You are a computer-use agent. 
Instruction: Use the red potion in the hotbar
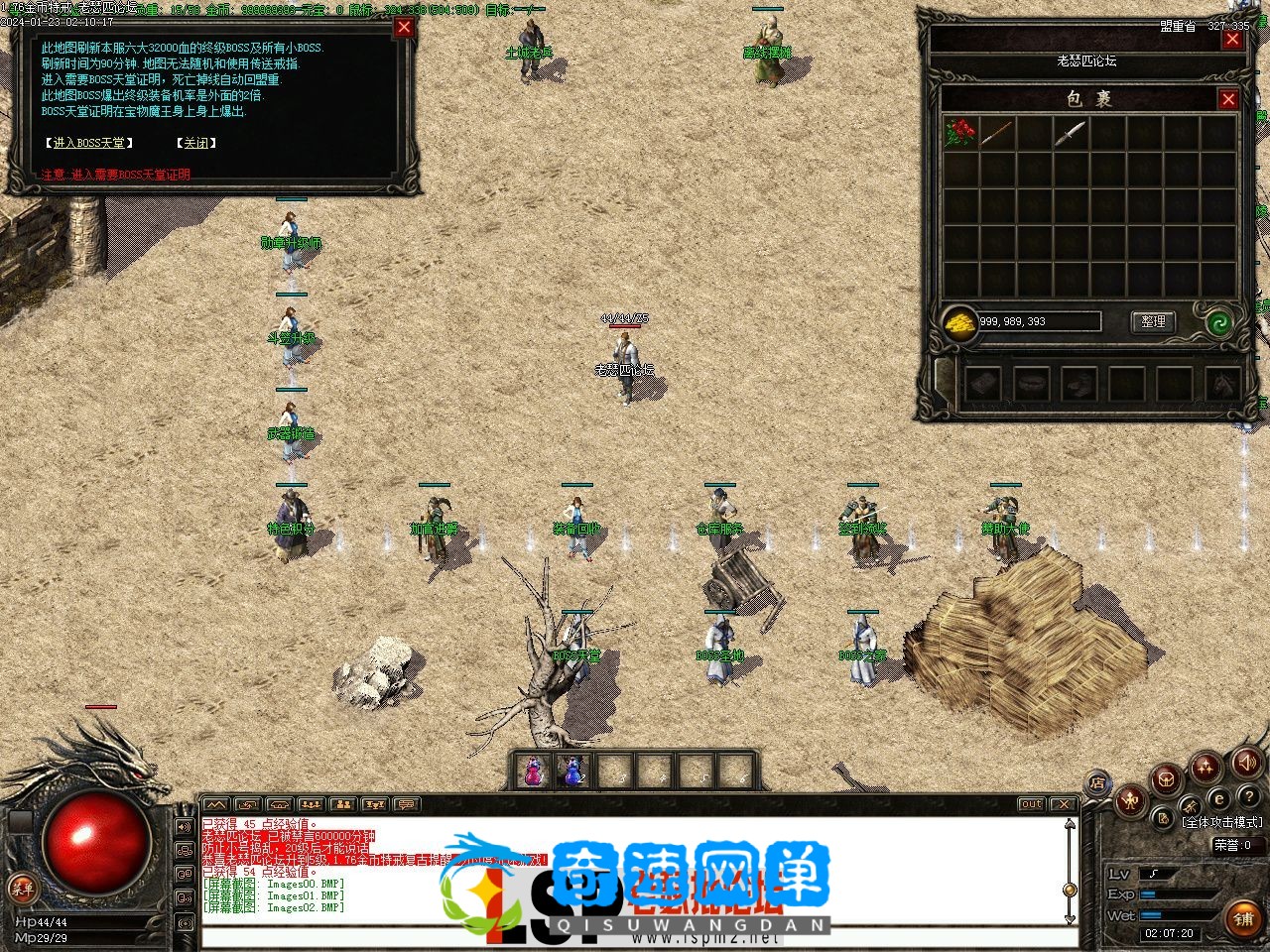(x=535, y=772)
